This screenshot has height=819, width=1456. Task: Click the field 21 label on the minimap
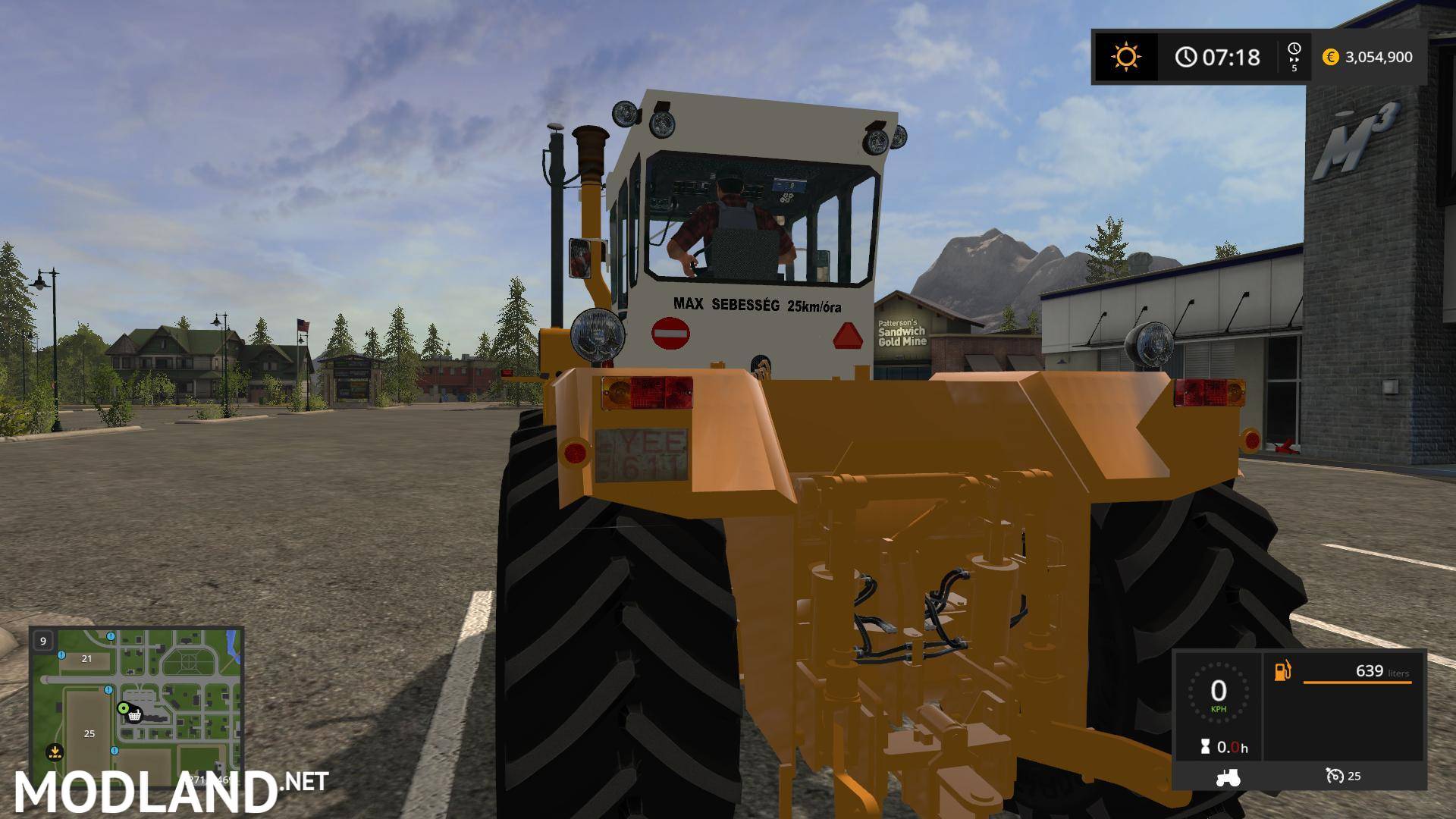86,659
